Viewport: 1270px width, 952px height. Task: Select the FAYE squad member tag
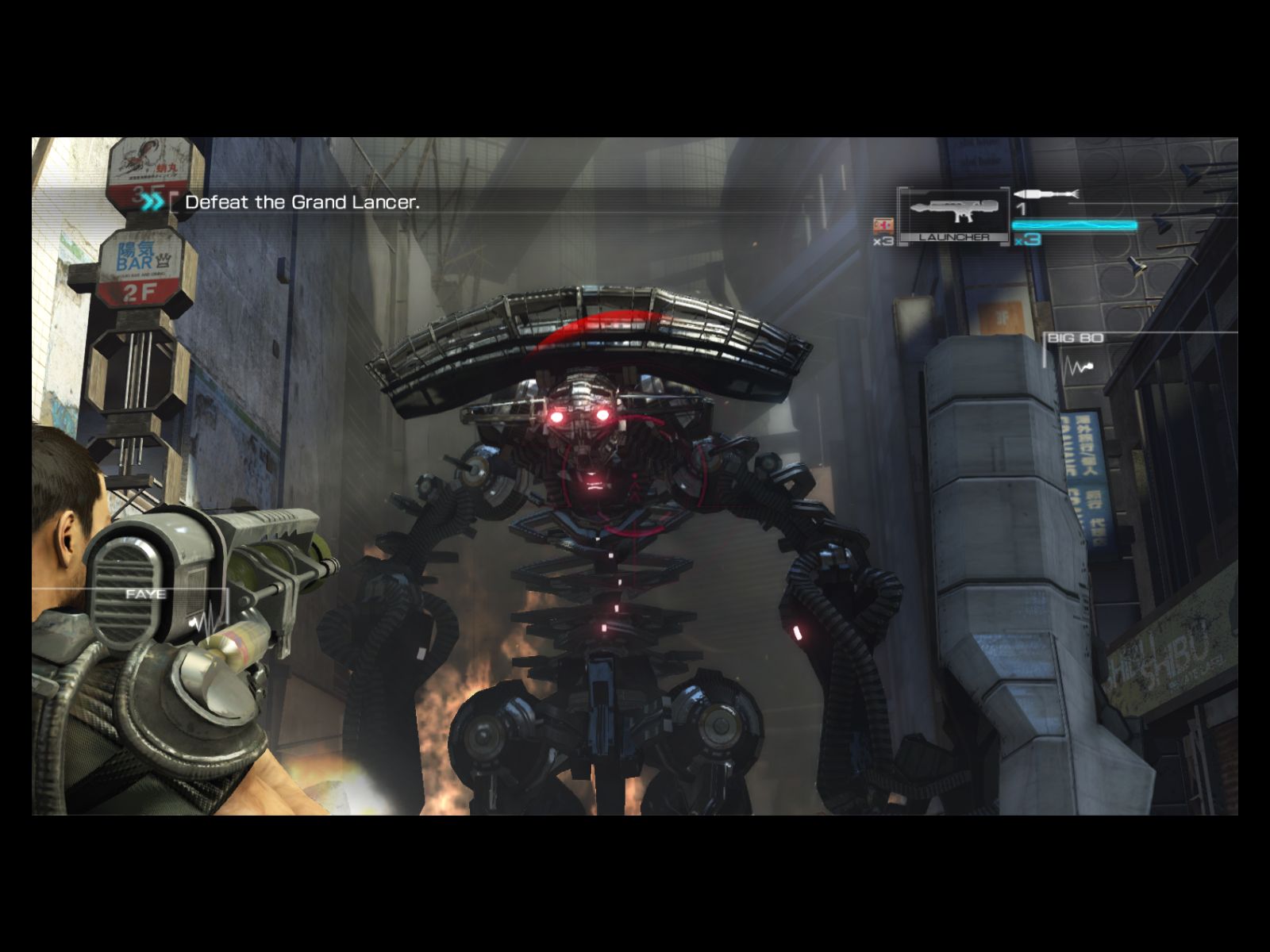click(147, 593)
